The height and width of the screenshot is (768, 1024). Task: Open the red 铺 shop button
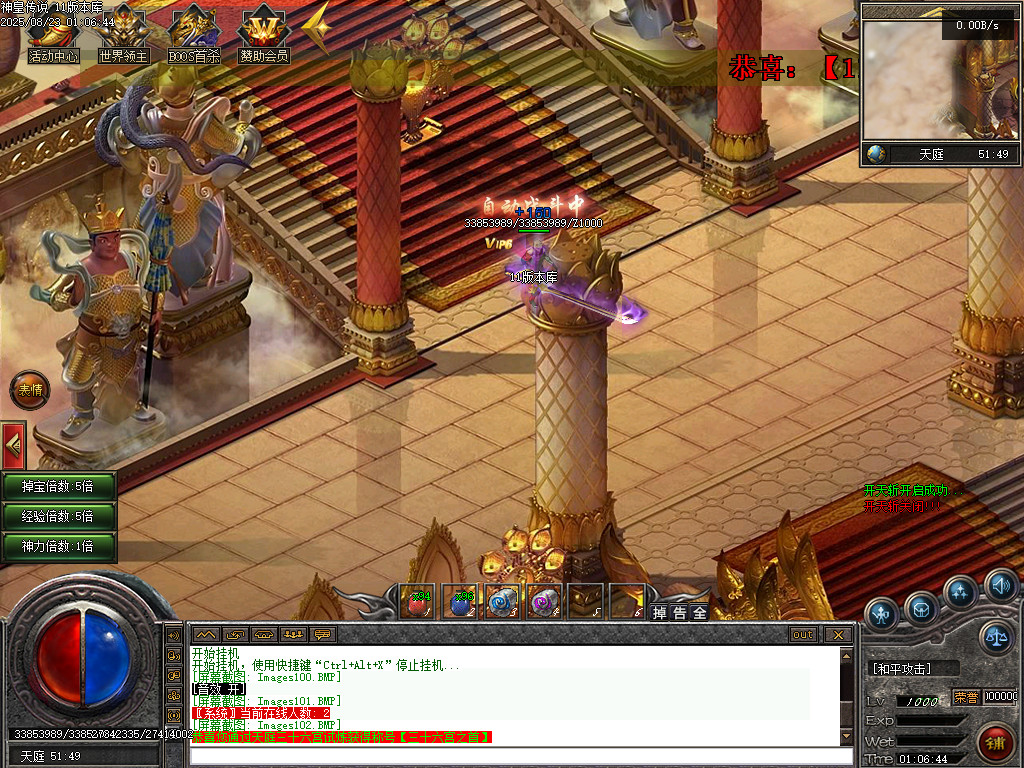click(996, 742)
